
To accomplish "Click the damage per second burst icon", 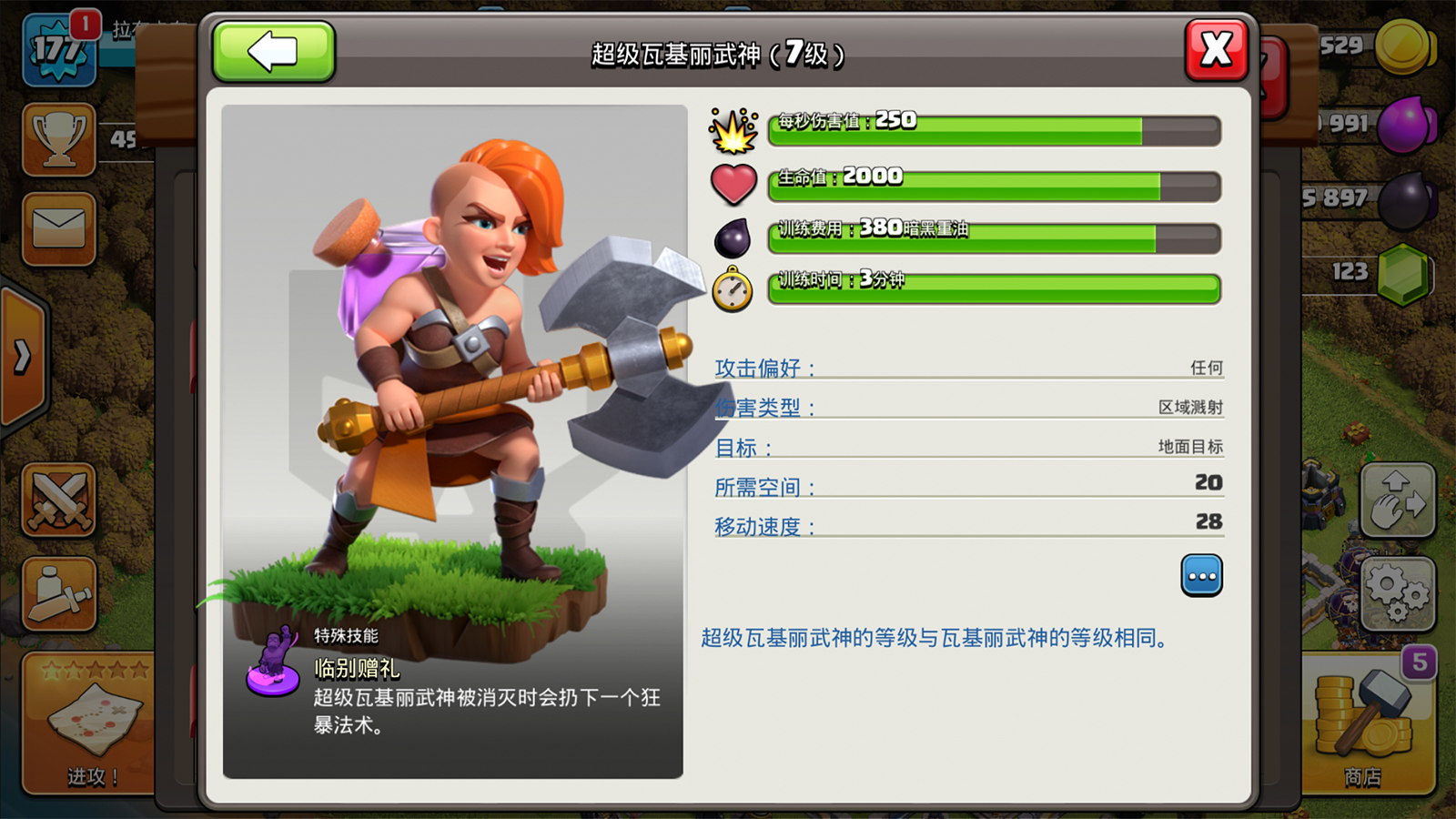I will [733, 131].
